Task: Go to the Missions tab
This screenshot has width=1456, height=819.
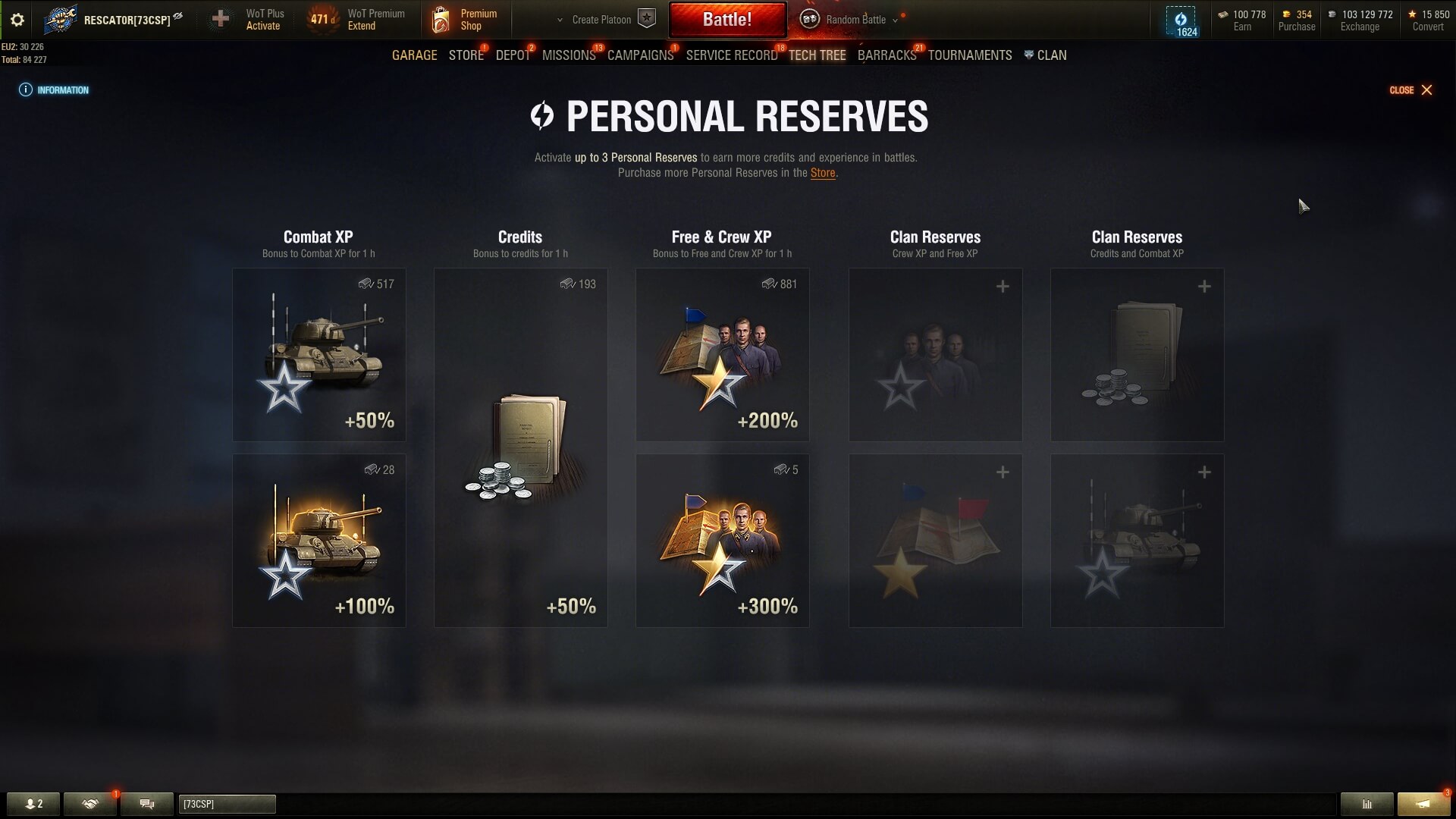Action: tap(569, 55)
